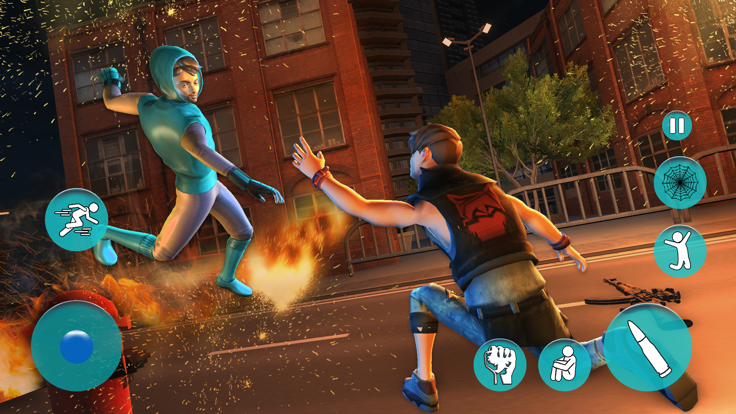Tap the jumping figure action button

click(x=680, y=251)
